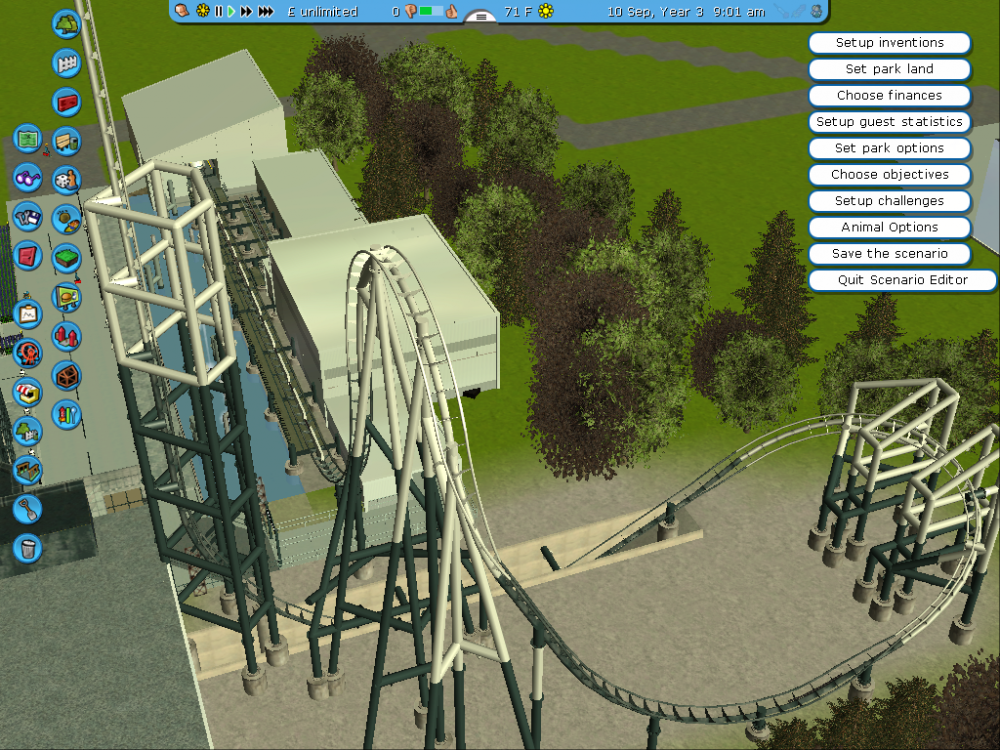Image resolution: width=1000 pixels, height=750 pixels.
Task: Open the Ferris wheel rides icon
Action: click(x=28, y=353)
